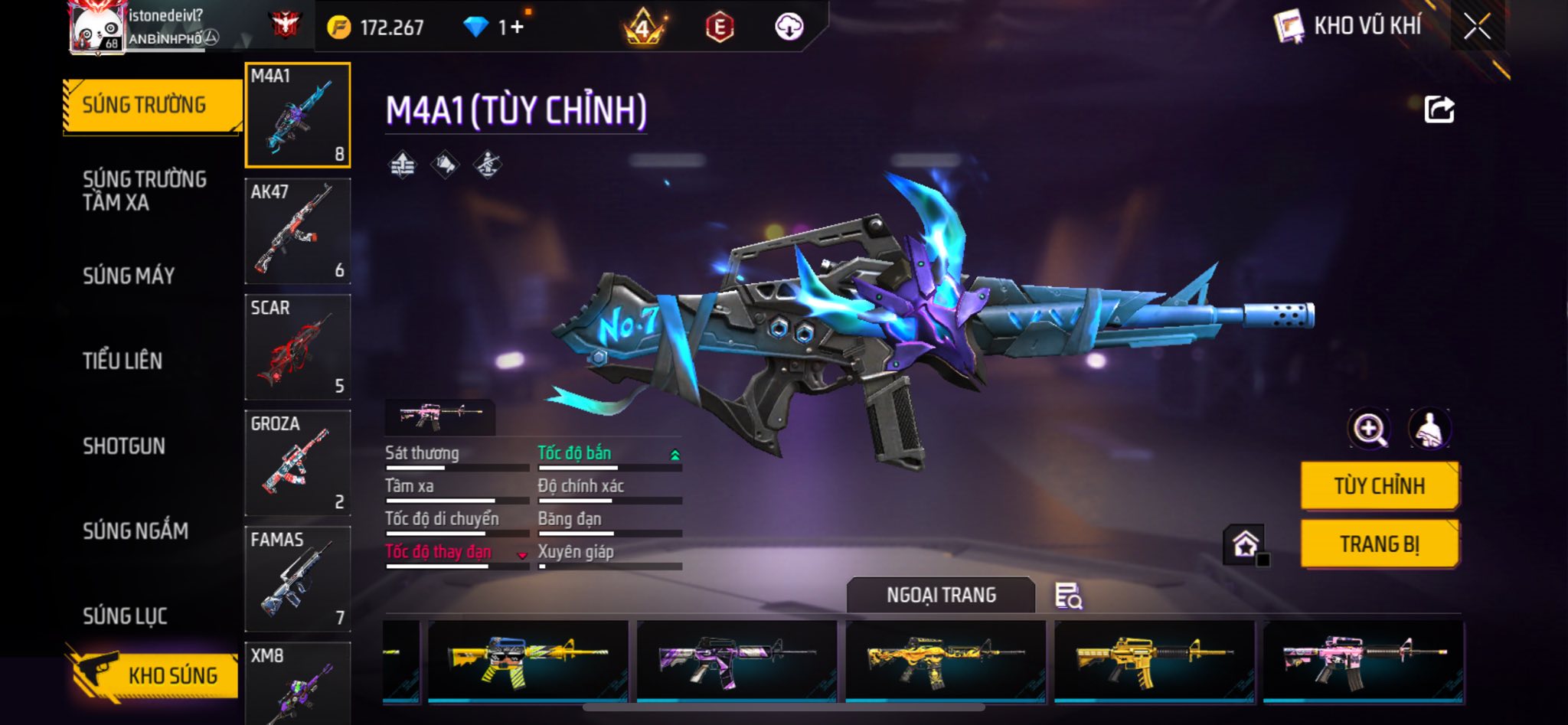Choose the SCAR weapon tile
This screenshot has height=725, width=1568.
[x=298, y=347]
